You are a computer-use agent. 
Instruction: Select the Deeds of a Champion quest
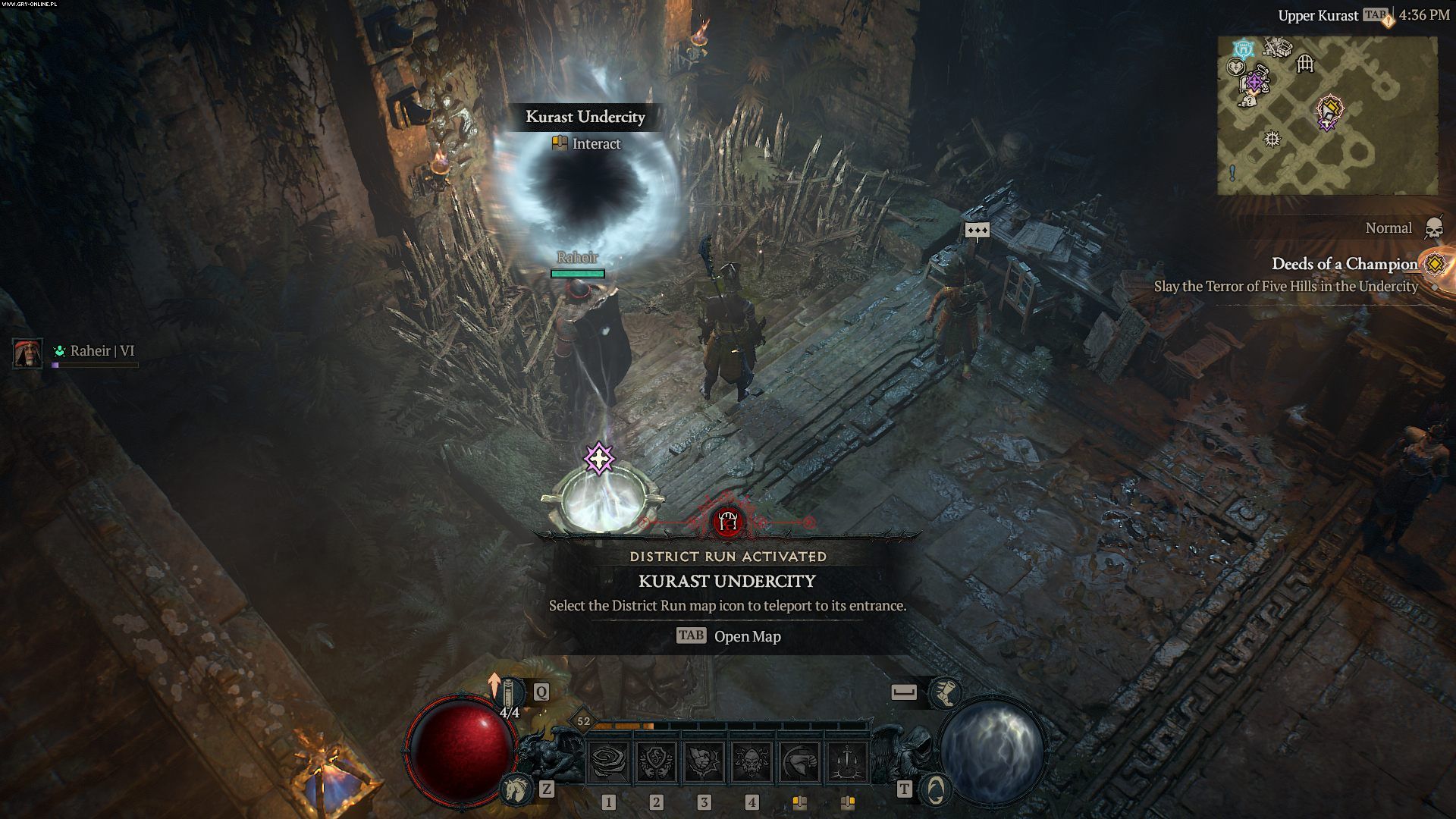pyautogui.click(x=1344, y=264)
